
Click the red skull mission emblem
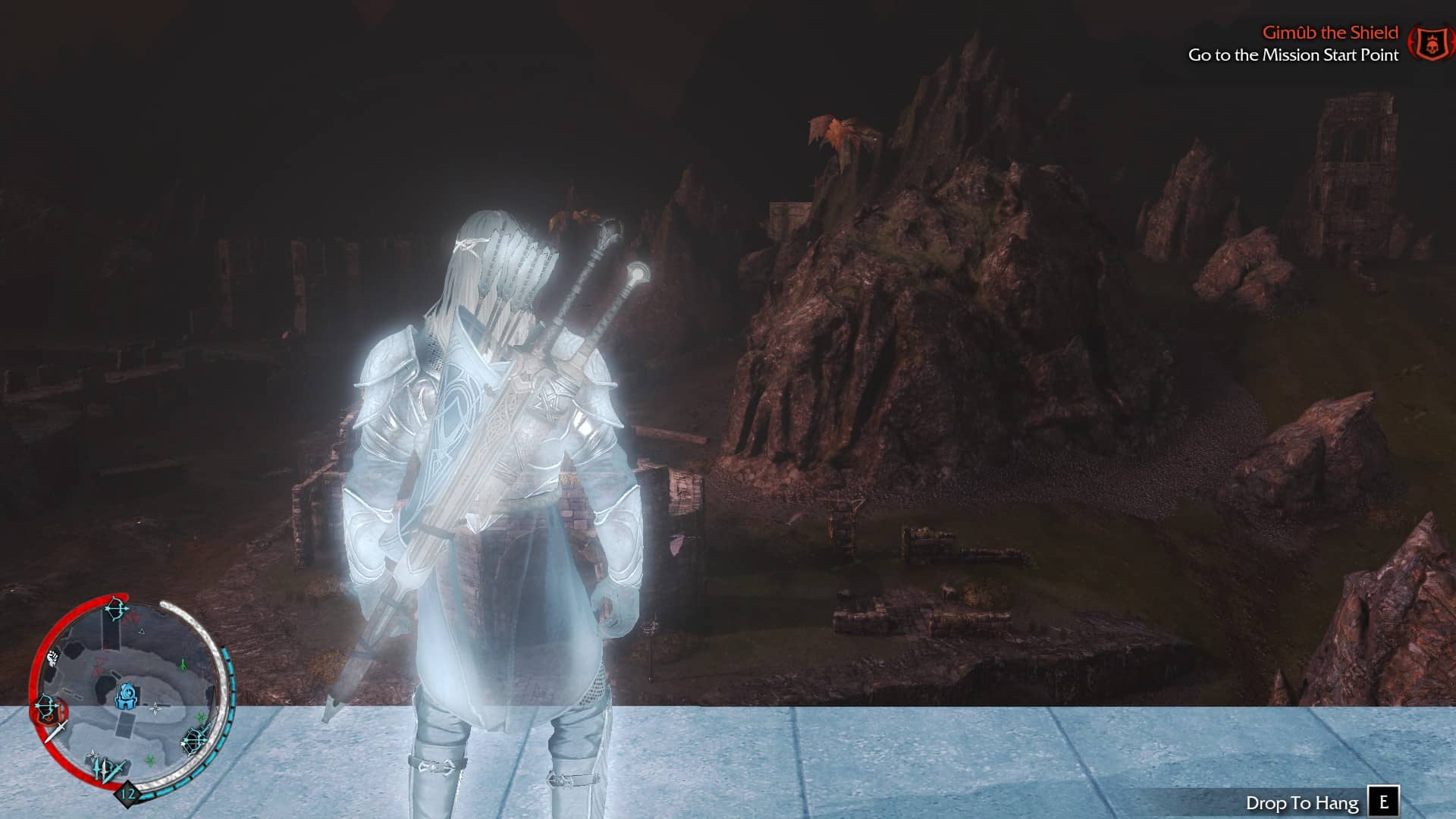coord(1430,44)
